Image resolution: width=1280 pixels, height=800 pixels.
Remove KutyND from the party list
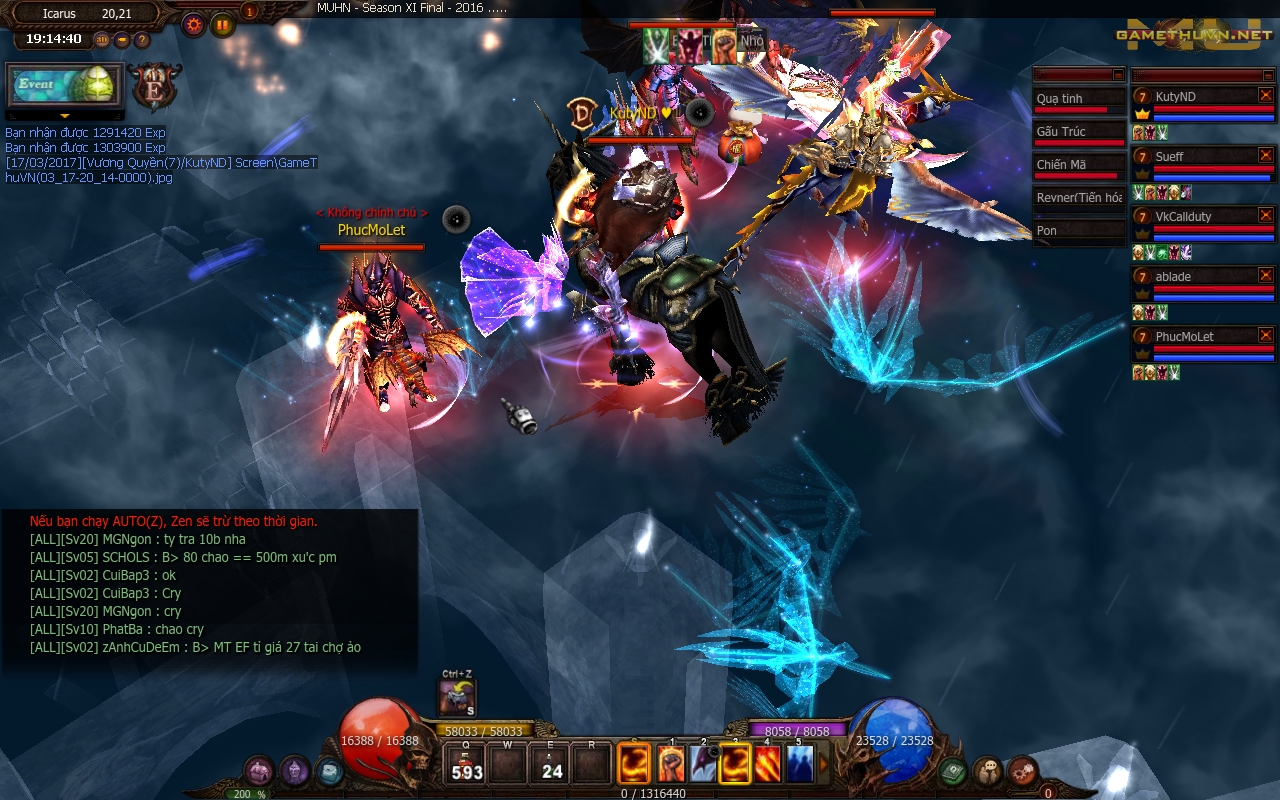pos(1264,96)
